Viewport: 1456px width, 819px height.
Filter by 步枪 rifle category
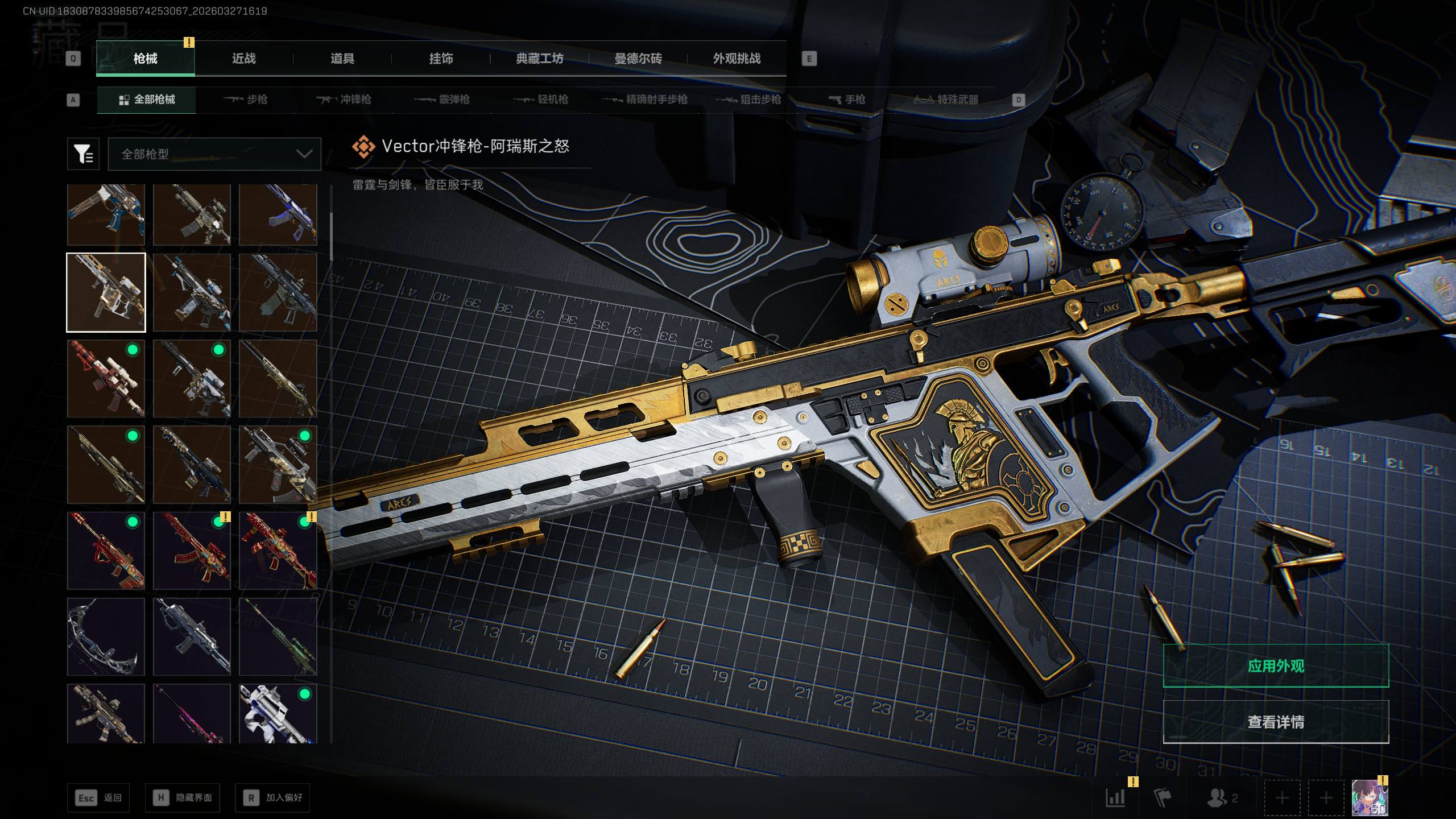tap(246, 100)
